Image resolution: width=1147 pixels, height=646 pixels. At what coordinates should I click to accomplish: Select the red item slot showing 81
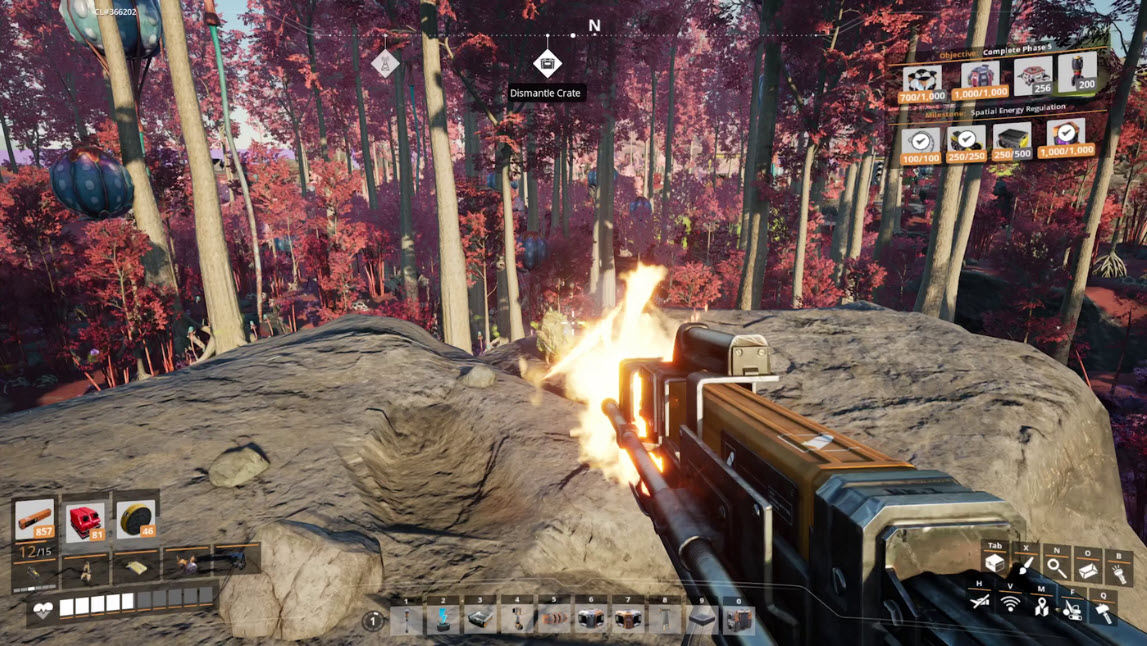point(85,521)
